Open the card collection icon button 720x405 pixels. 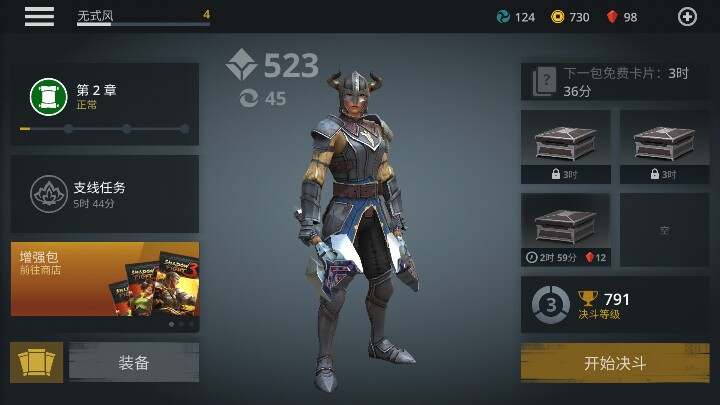click(x=37, y=363)
